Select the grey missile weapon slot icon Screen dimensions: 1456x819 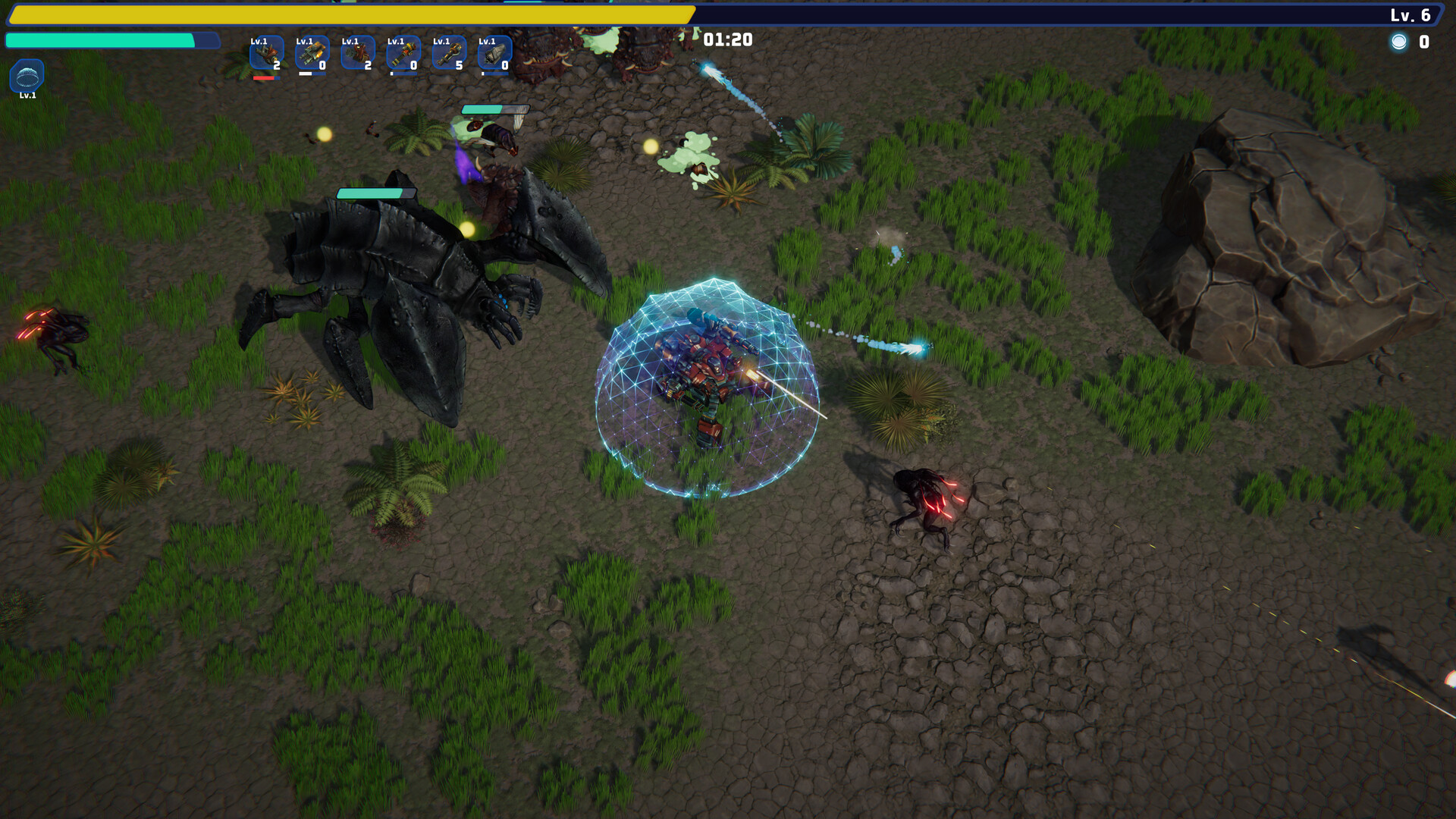pos(493,53)
